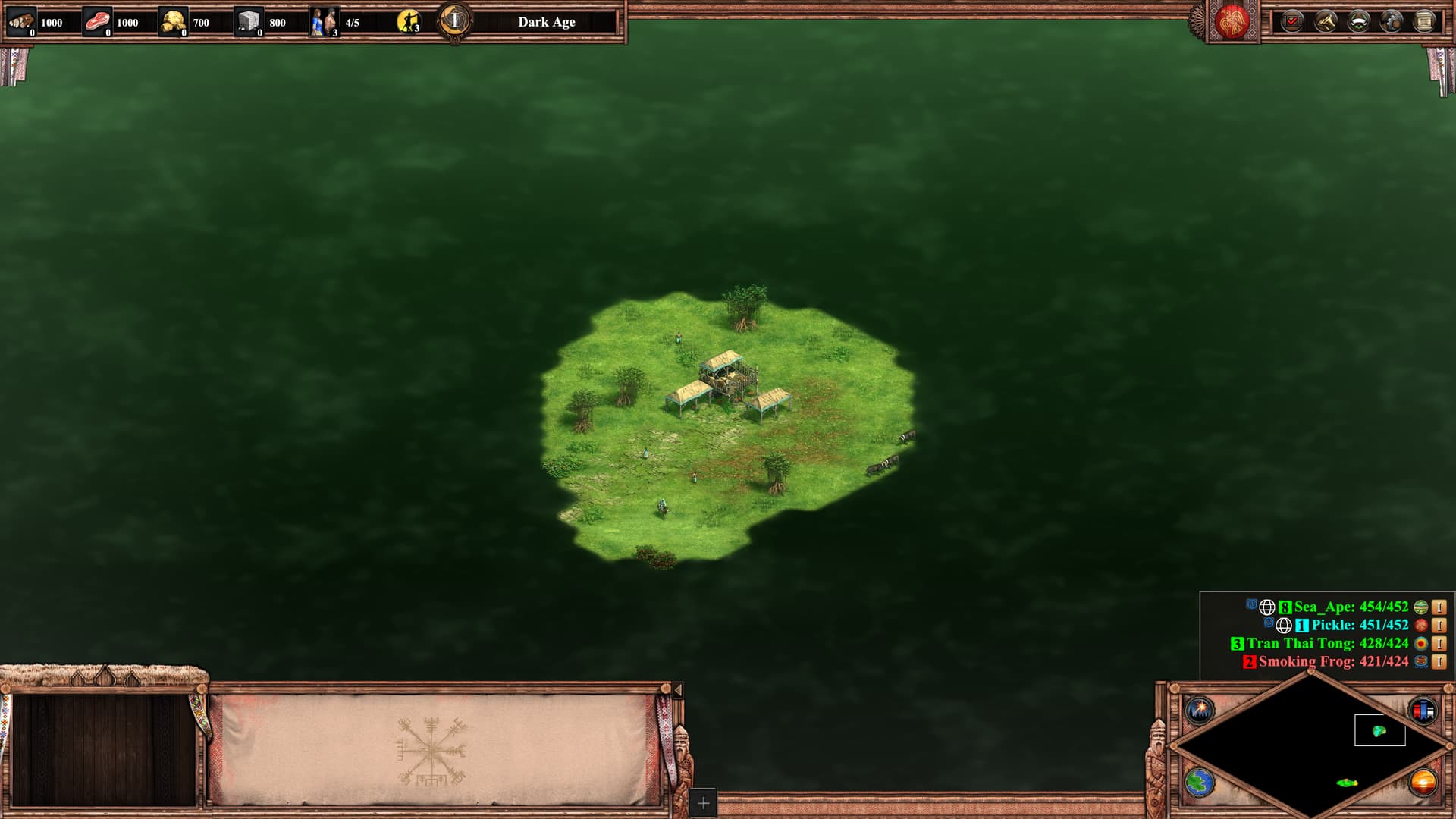Click Tran Thai Tong's civilization emblem

1421,643
